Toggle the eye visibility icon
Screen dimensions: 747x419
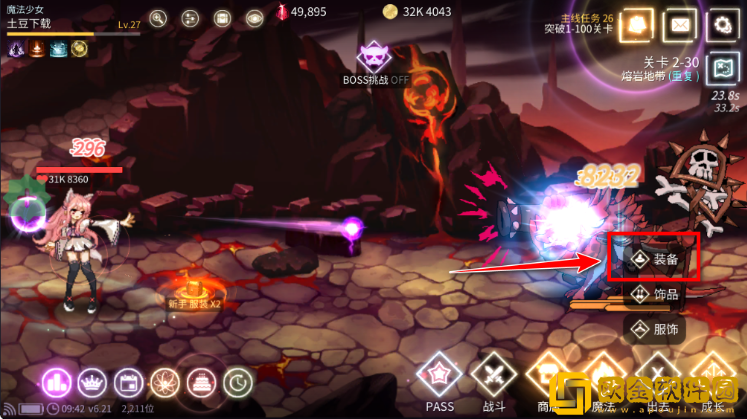coord(254,18)
